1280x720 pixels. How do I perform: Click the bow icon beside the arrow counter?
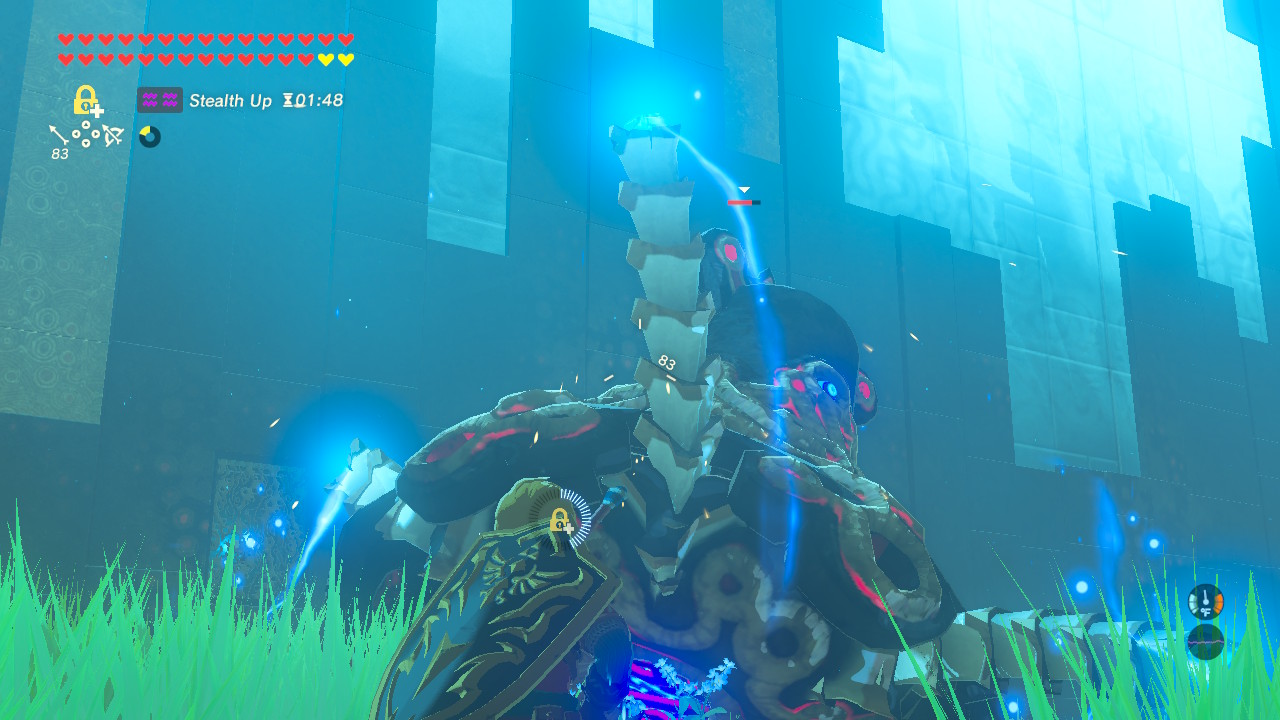pyautogui.click(x=112, y=135)
